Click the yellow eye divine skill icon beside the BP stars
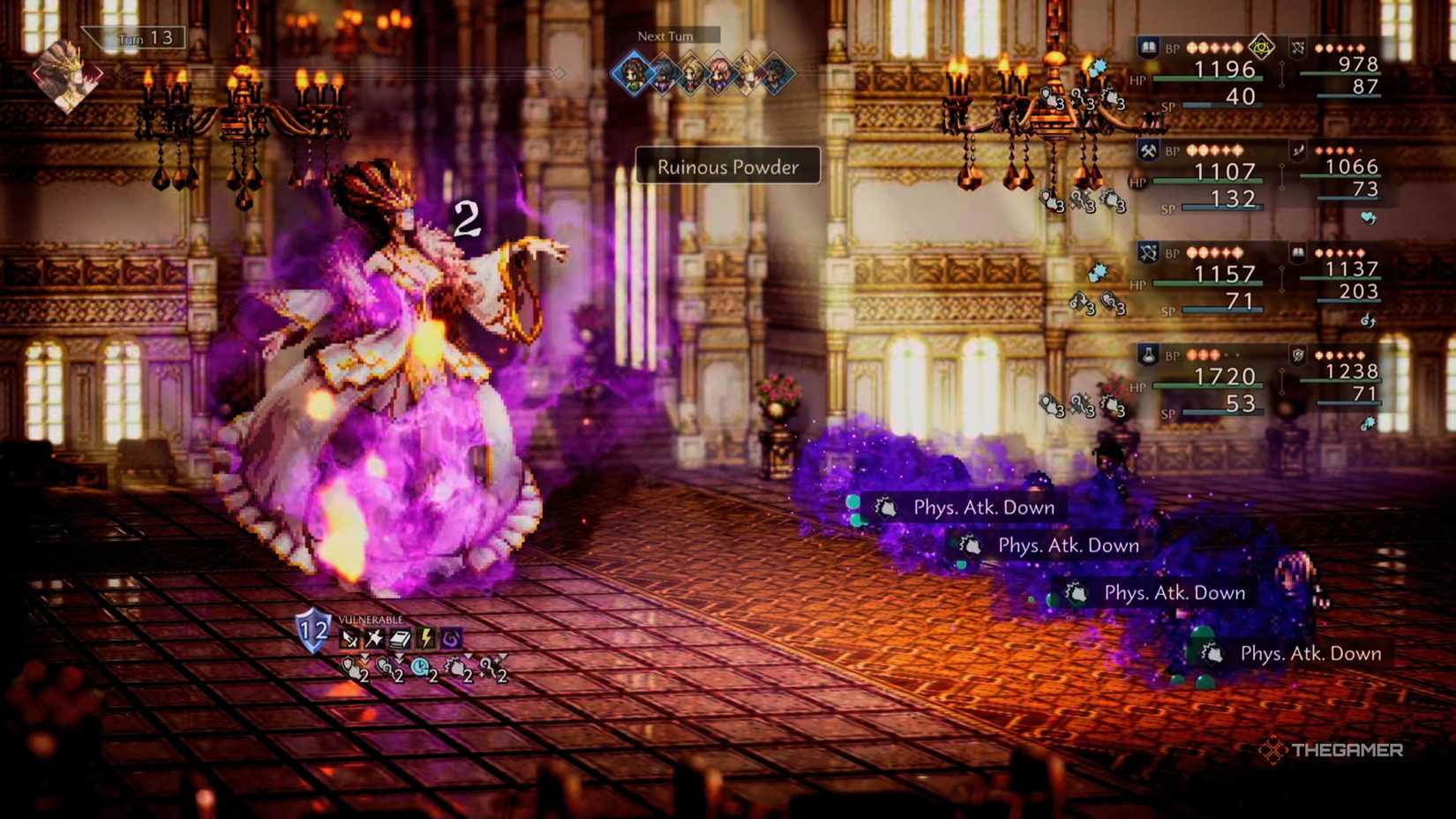1456x819 pixels. (x=1261, y=47)
